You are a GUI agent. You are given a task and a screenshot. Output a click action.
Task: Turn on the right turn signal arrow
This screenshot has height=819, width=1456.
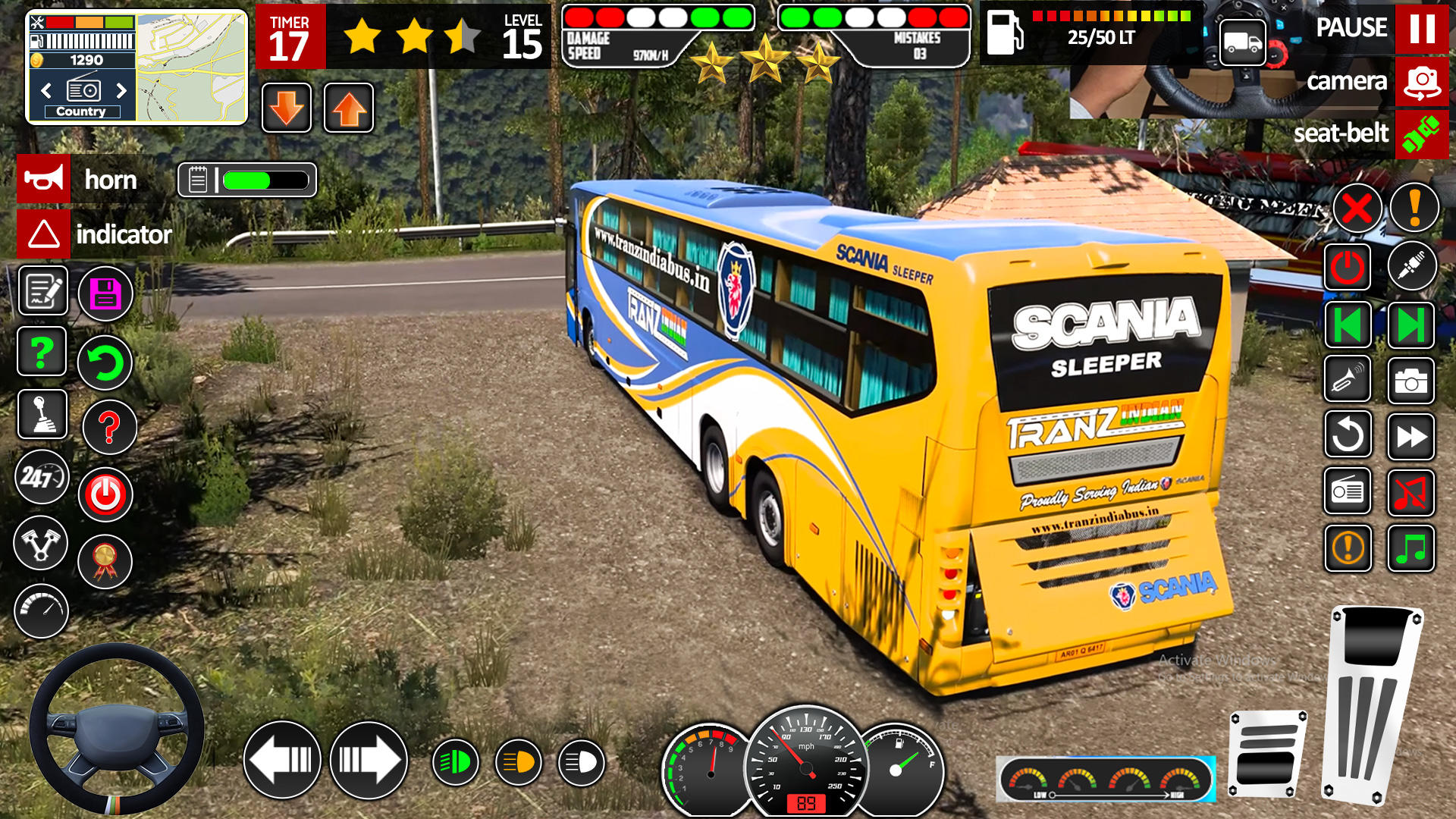pyautogui.click(x=369, y=760)
